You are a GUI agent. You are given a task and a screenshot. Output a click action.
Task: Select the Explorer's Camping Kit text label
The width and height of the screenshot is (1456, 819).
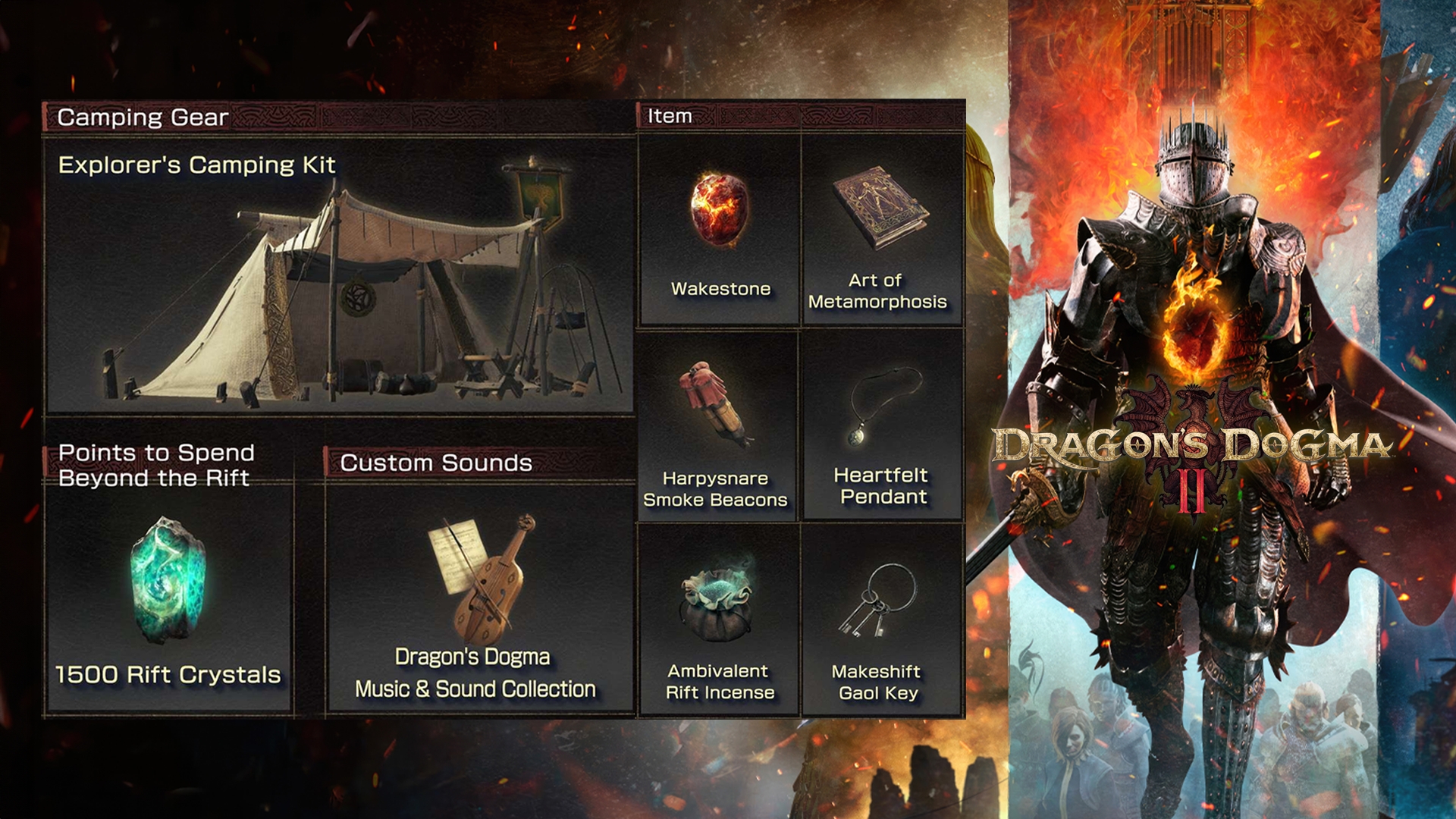pos(199,164)
